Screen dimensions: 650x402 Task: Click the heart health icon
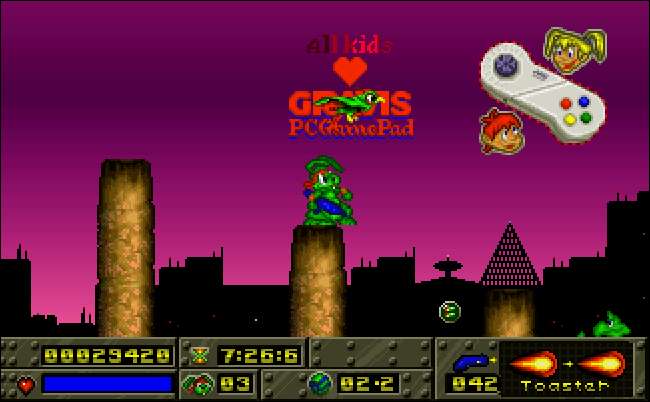pos(25,384)
